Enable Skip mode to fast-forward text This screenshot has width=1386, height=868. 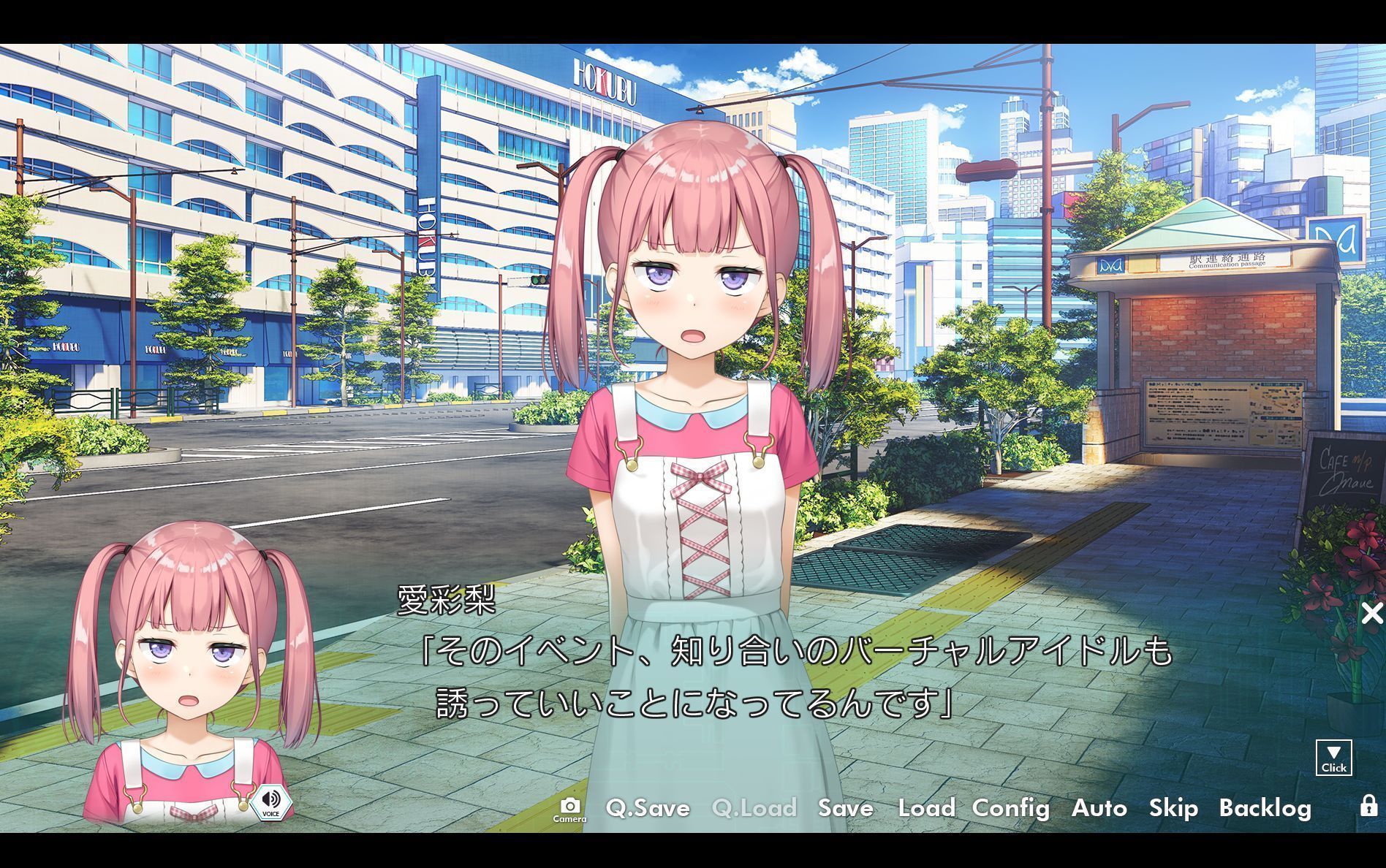pos(1173,808)
